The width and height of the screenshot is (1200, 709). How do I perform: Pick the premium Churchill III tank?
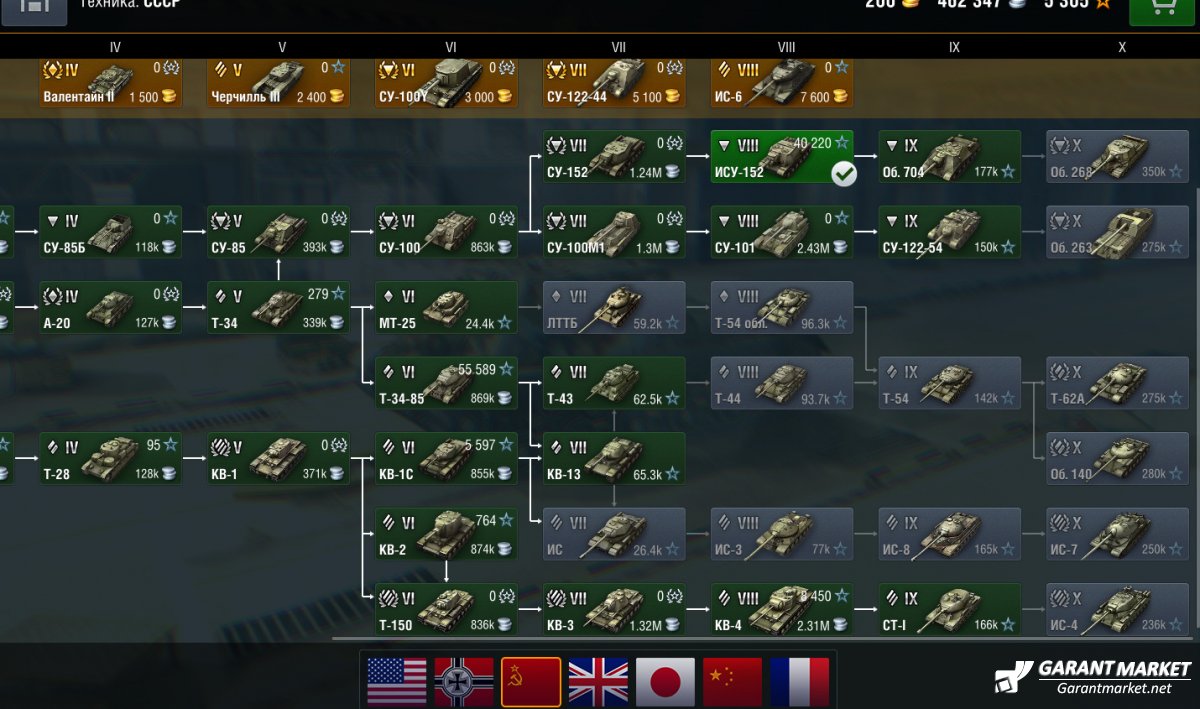point(278,83)
